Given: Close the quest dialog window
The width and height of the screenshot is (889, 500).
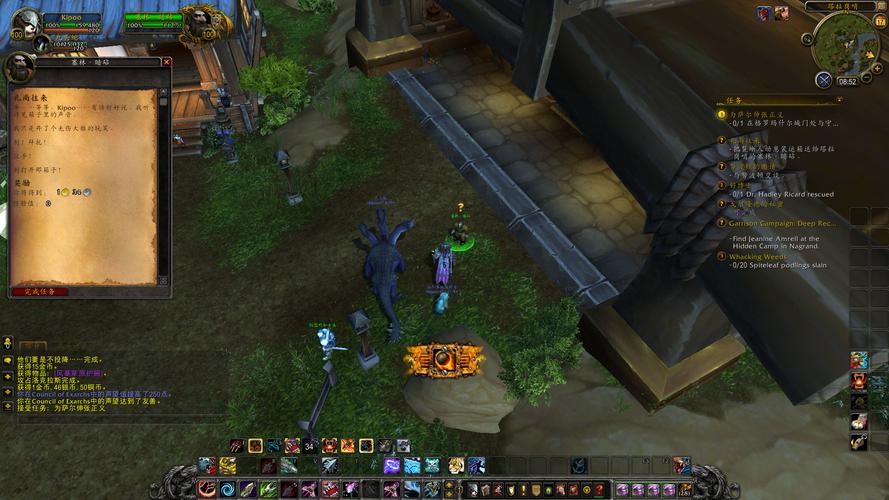Looking at the screenshot, I should pos(167,62).
